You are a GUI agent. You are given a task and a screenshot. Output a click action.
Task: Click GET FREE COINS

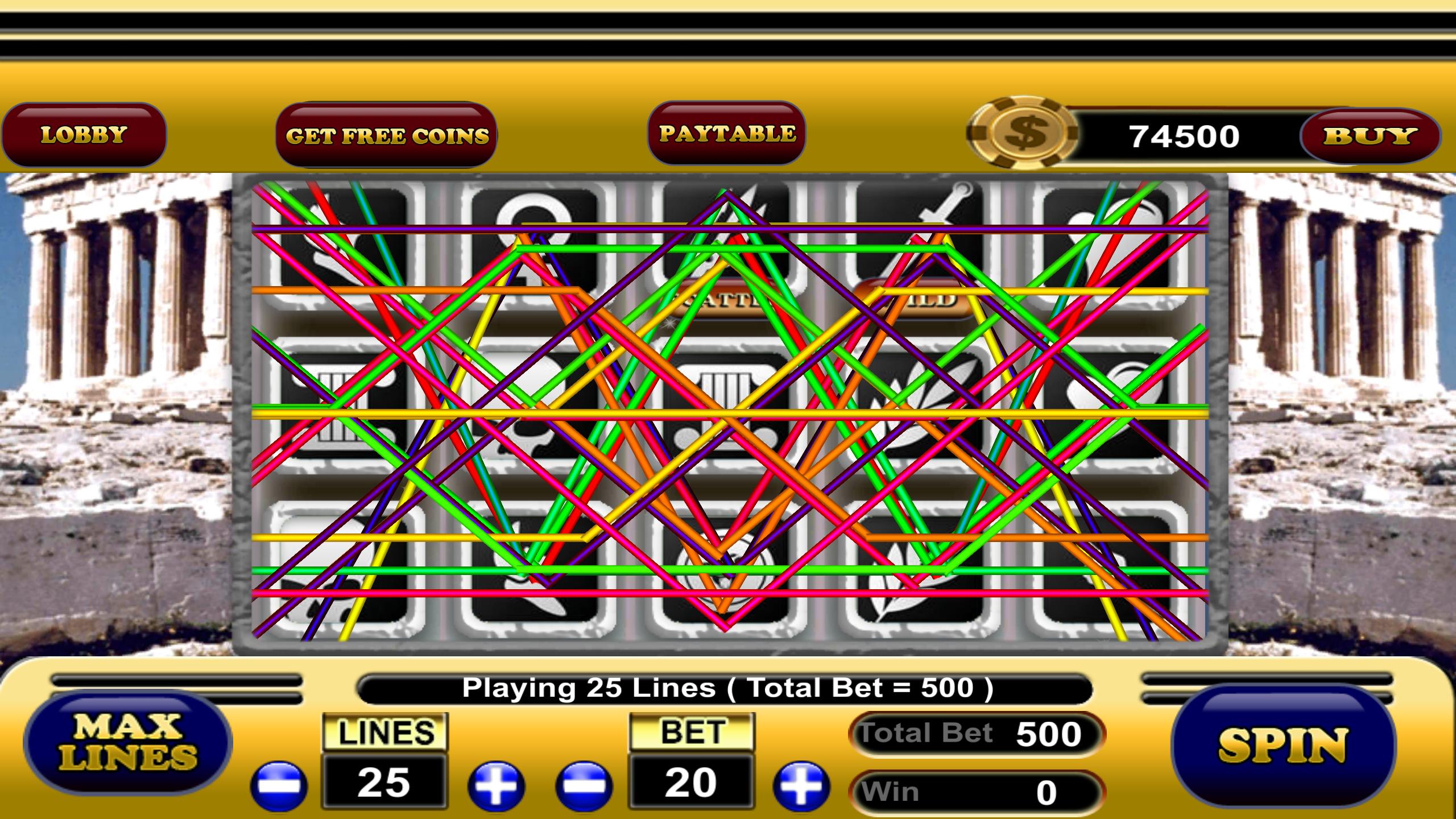(388, 135)
